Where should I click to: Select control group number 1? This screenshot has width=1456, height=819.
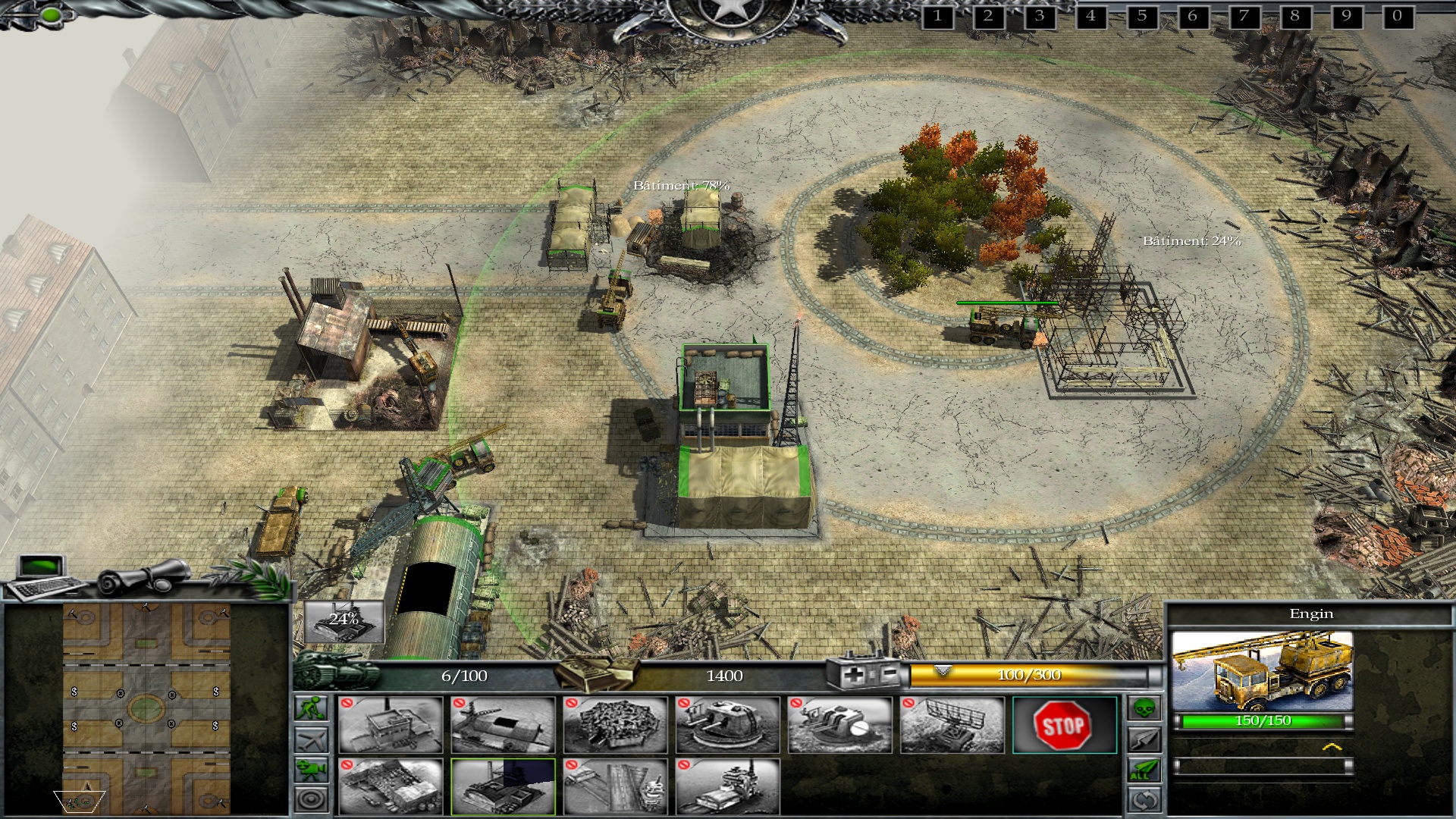coord(937,16)
